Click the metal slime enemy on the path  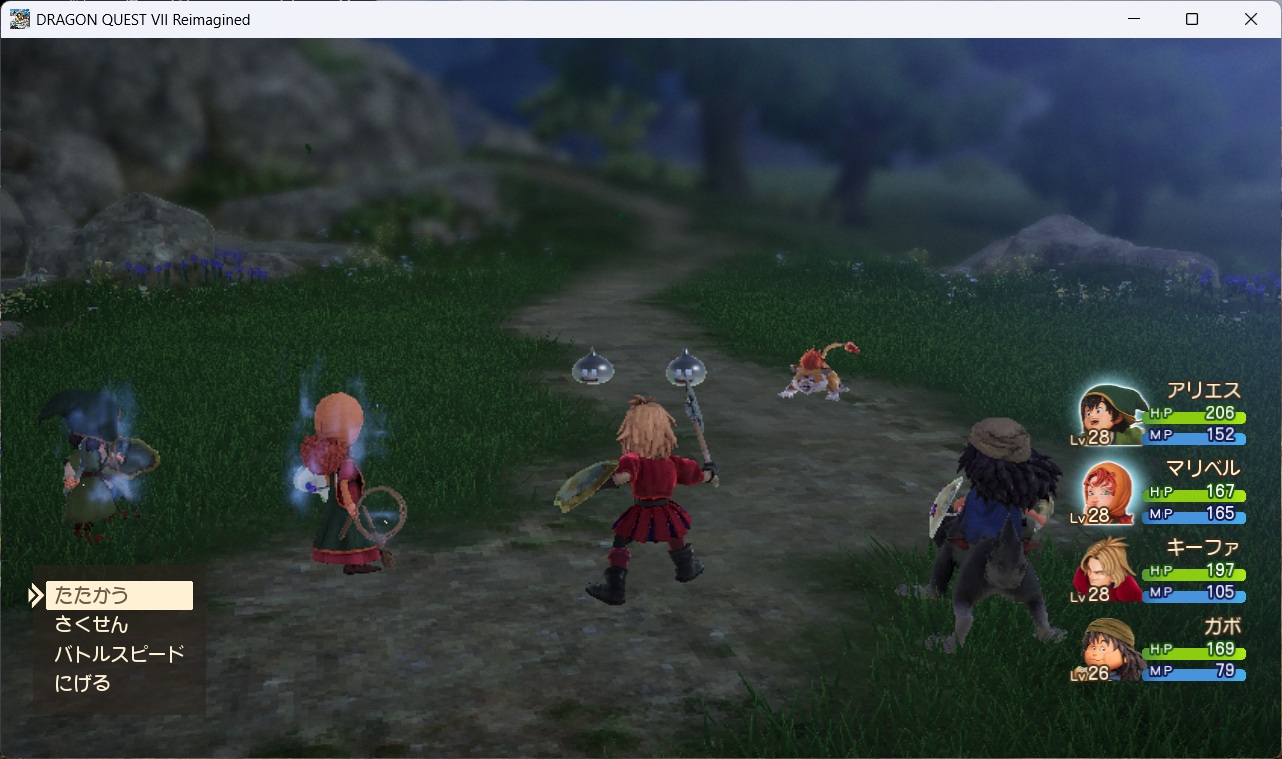click(594, 368)
